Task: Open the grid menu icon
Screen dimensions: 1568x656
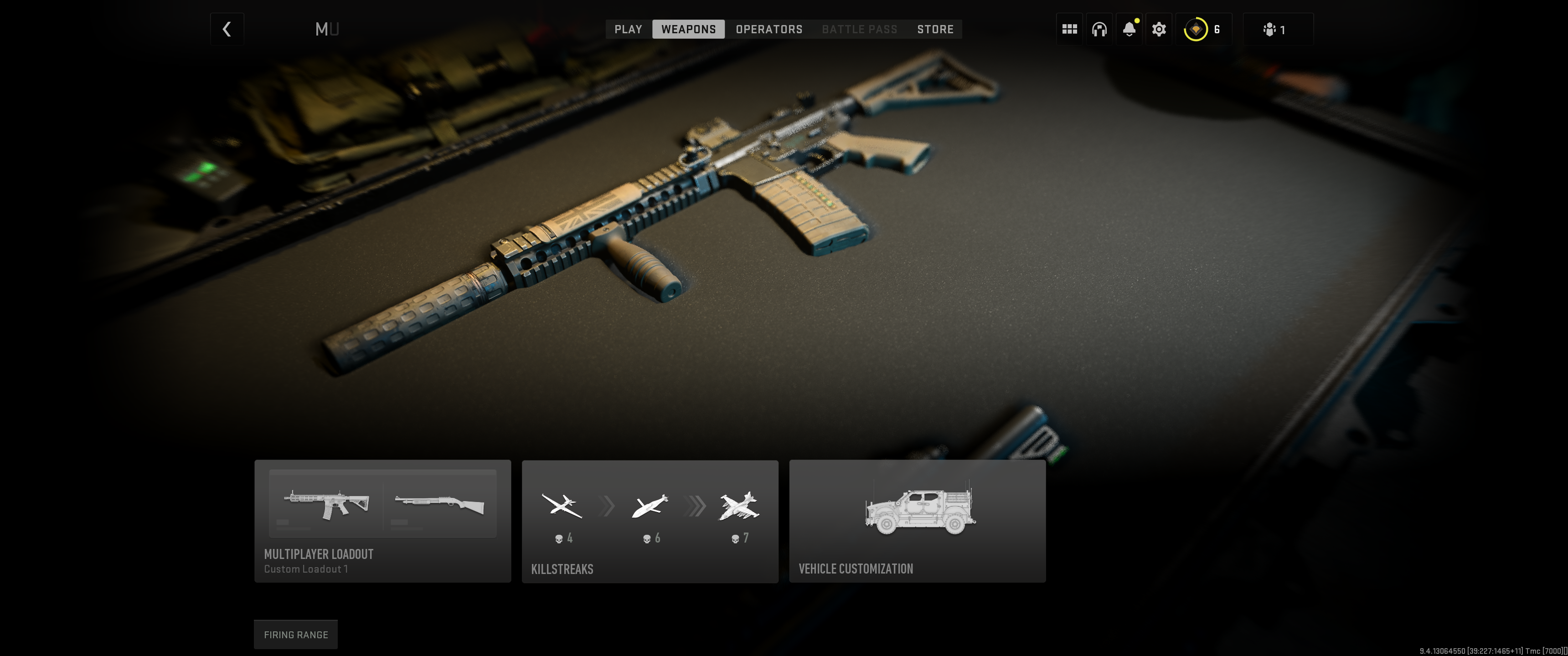Action: [x=1069, y=29]
